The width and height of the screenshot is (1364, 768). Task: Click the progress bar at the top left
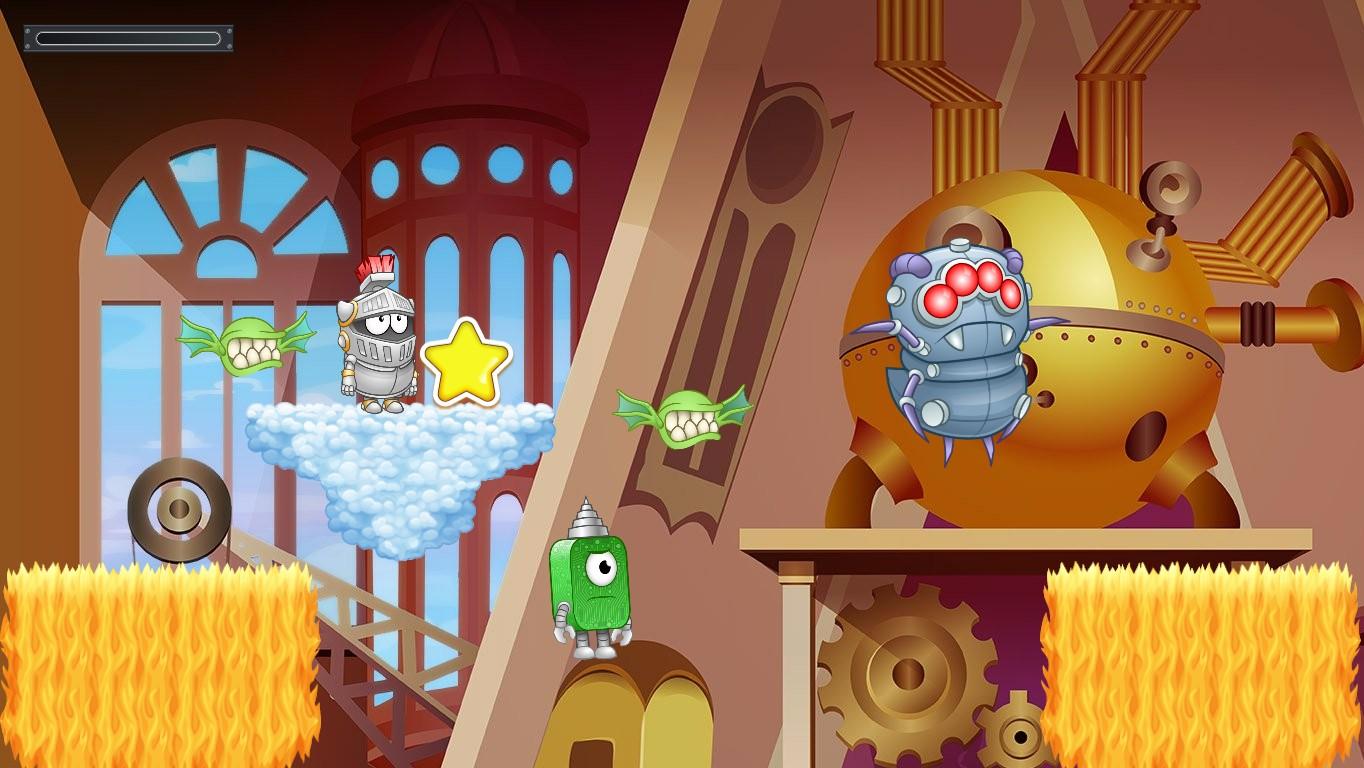128,37
